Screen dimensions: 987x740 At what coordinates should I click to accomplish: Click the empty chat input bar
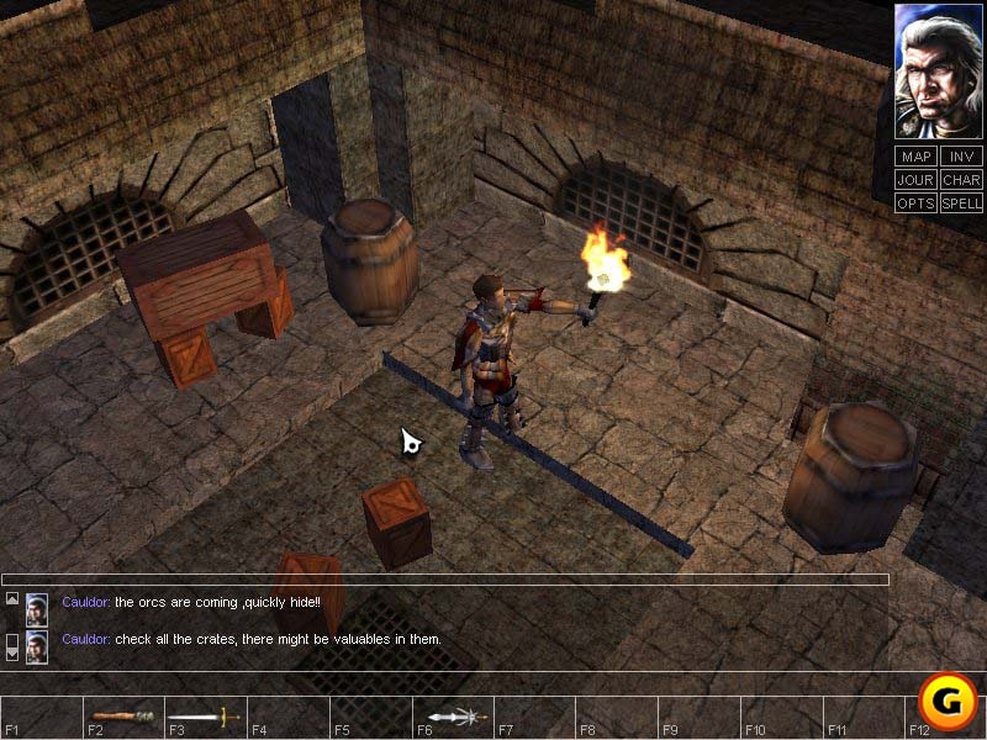[x=445, y=579]
